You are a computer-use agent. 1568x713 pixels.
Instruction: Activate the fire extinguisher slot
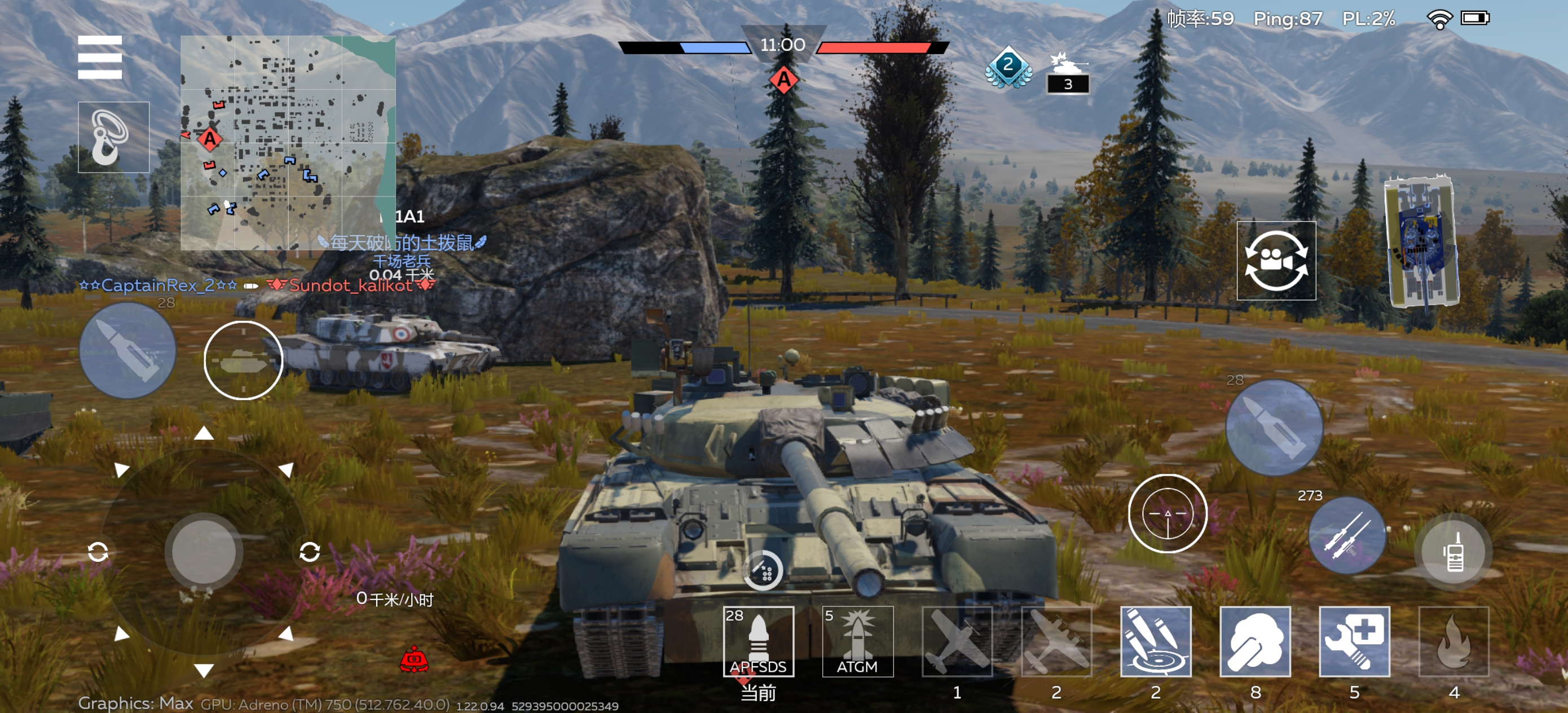(x=1454, y=641)
